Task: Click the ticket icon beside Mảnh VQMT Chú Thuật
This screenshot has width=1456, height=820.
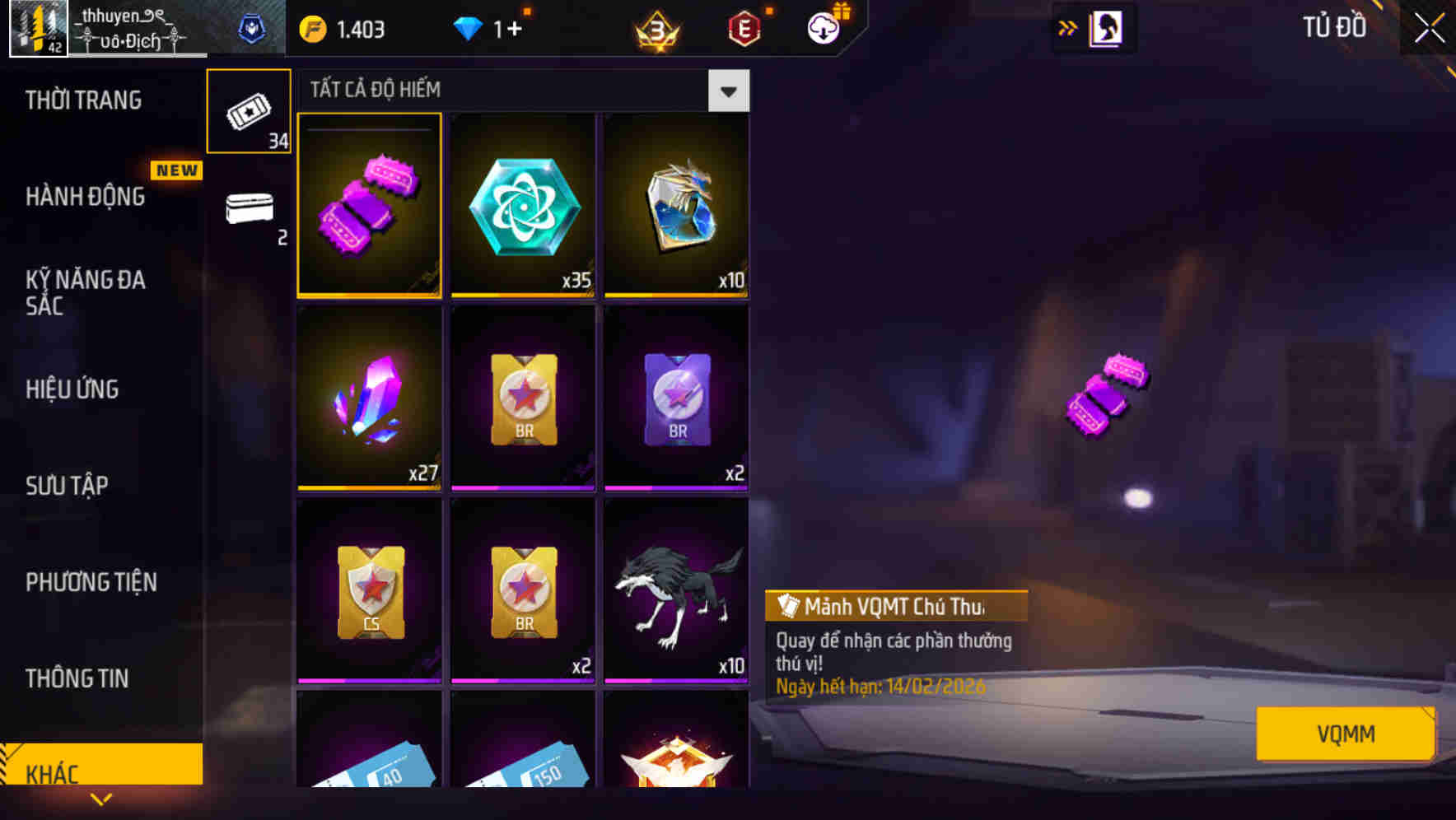Action: tap(788, 608)
